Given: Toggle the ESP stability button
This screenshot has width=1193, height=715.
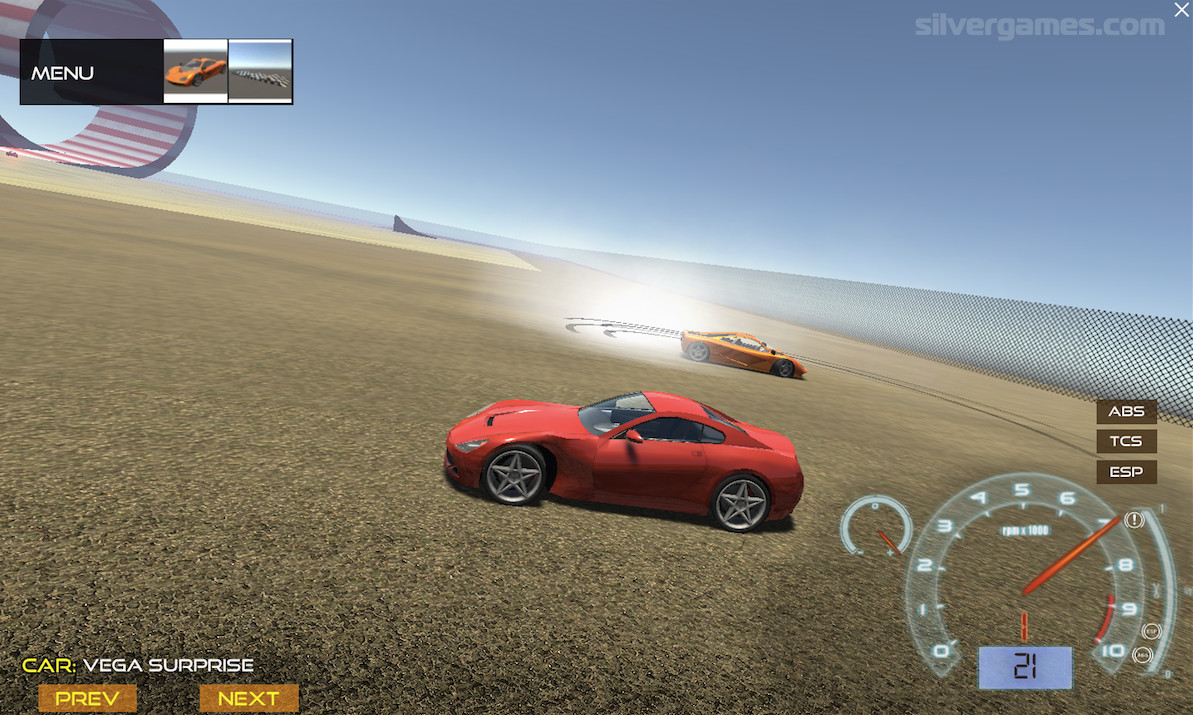Looking at the screenshot, I should point(1126,471).
